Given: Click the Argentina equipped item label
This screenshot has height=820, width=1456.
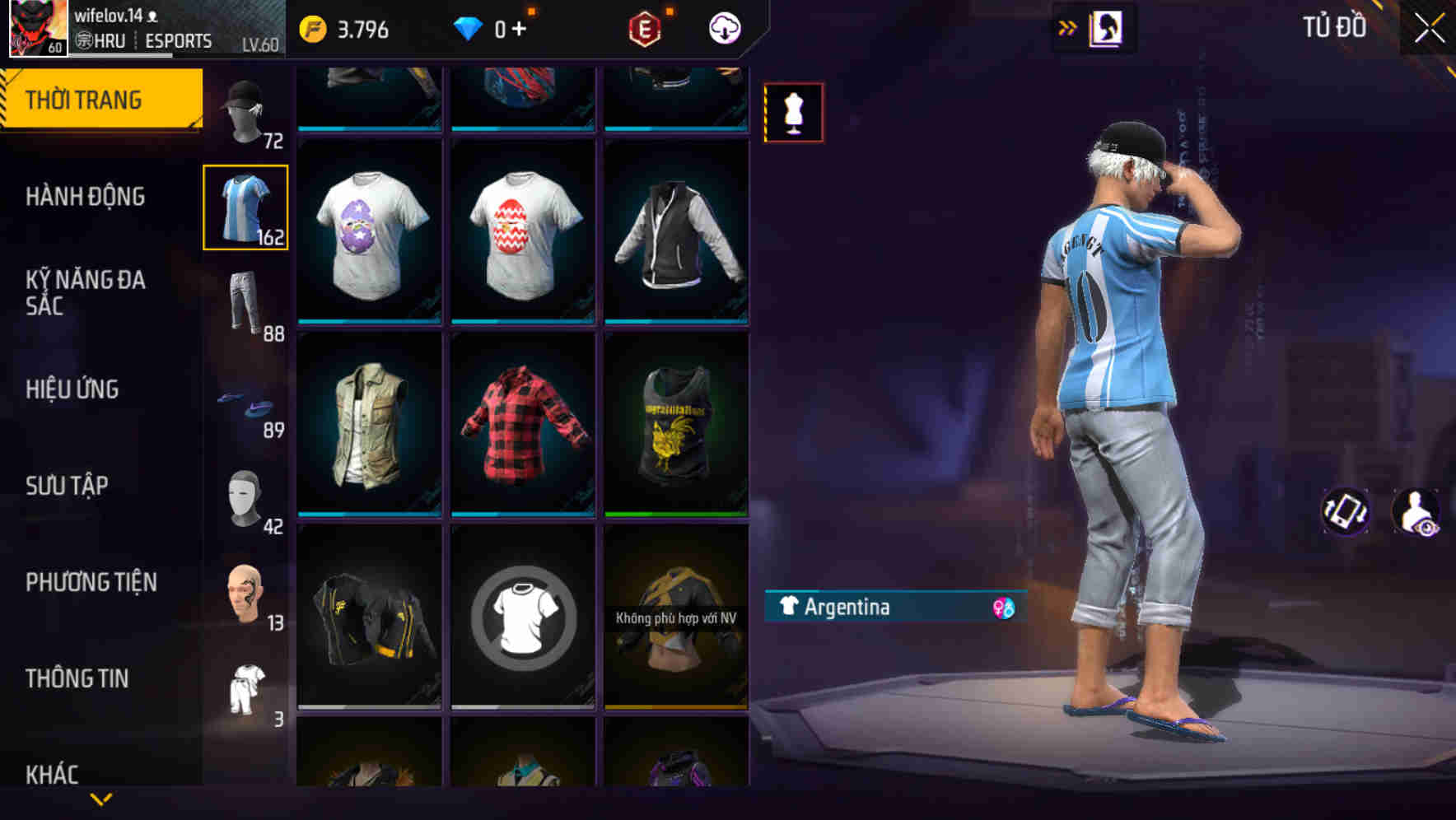Looking at the screenshot, I should (848, 608).
